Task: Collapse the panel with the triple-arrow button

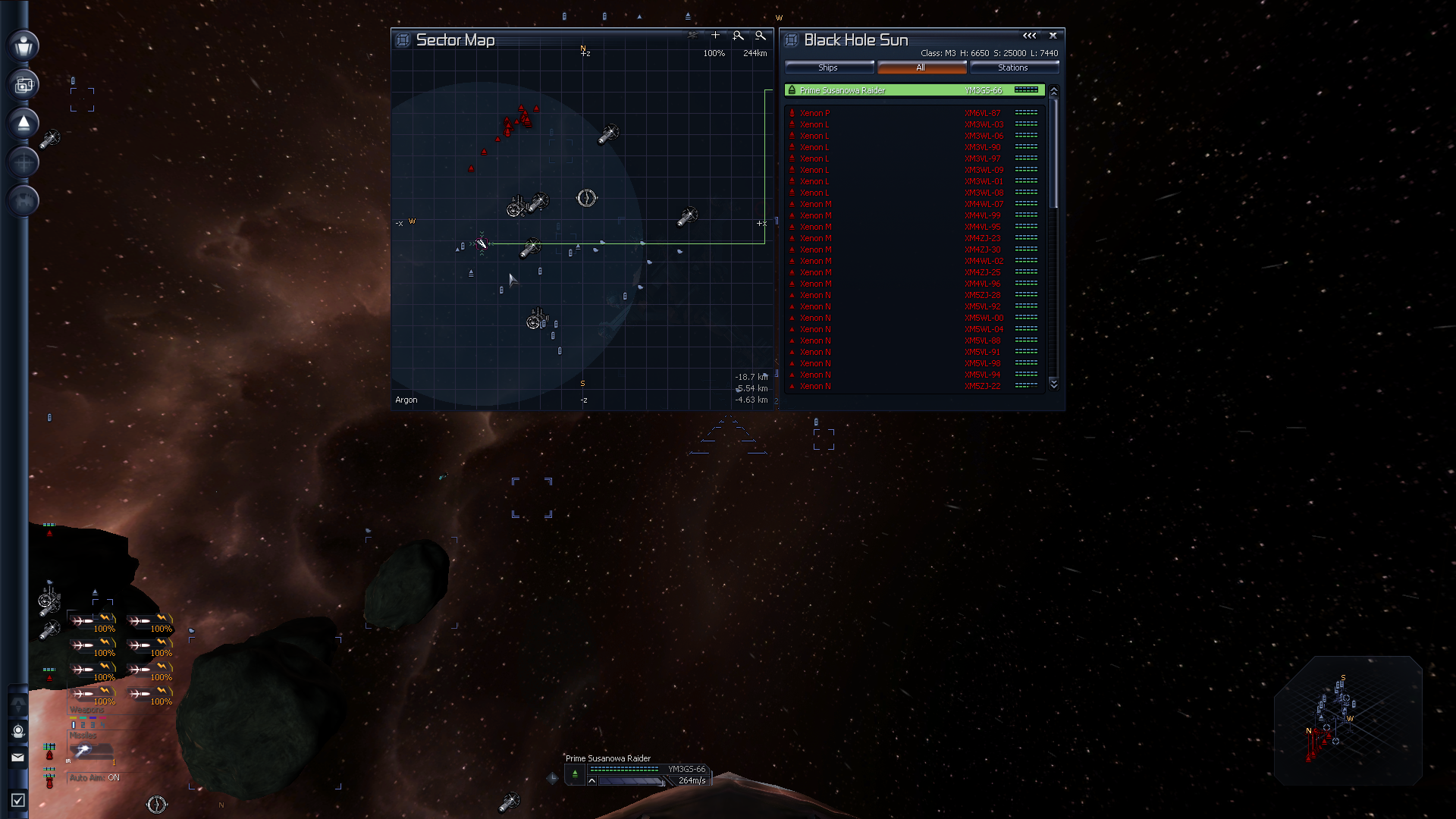Action: [x=1029, y=36]
